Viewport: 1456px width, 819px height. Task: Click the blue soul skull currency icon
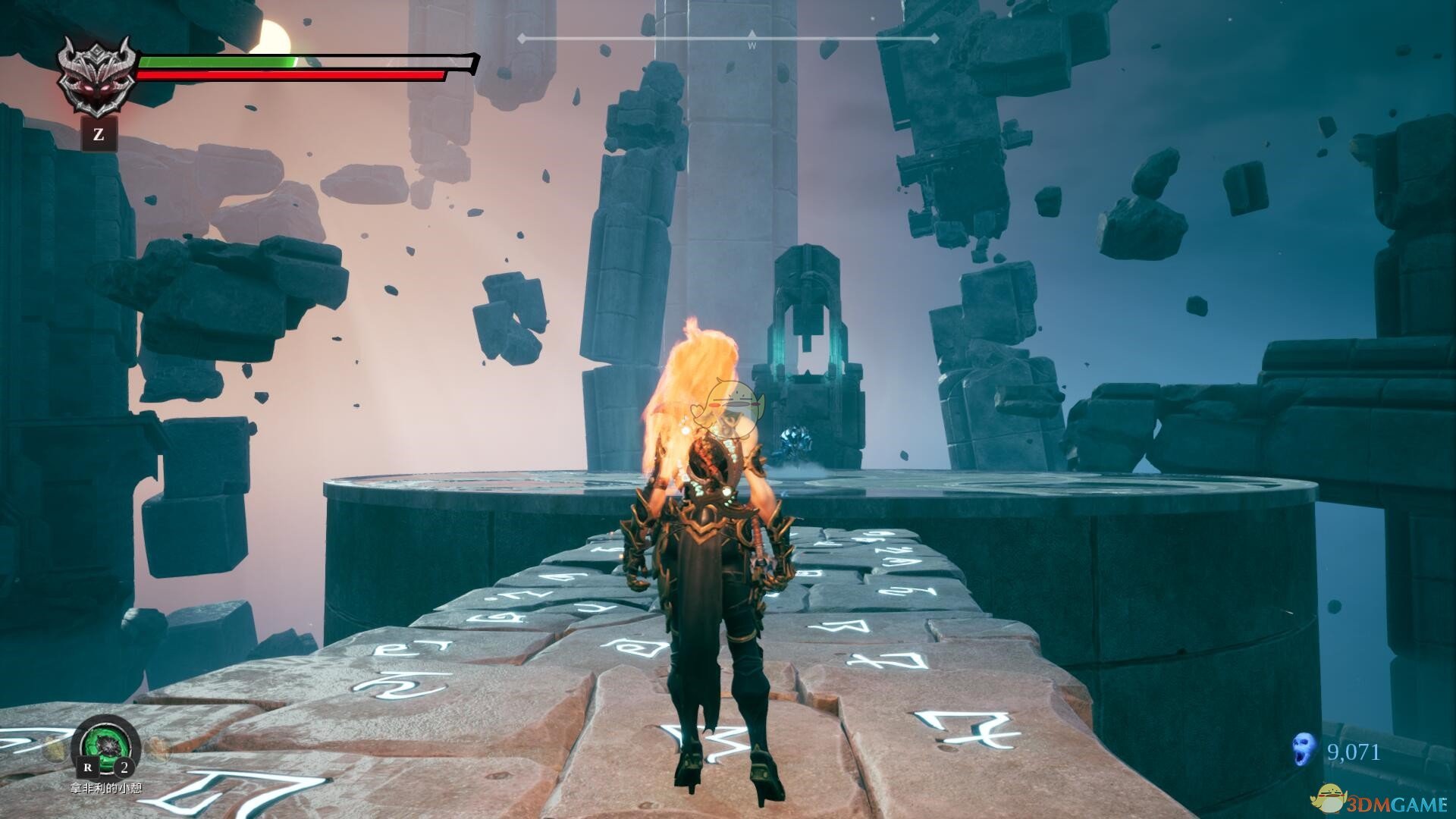click(1304, 751)
